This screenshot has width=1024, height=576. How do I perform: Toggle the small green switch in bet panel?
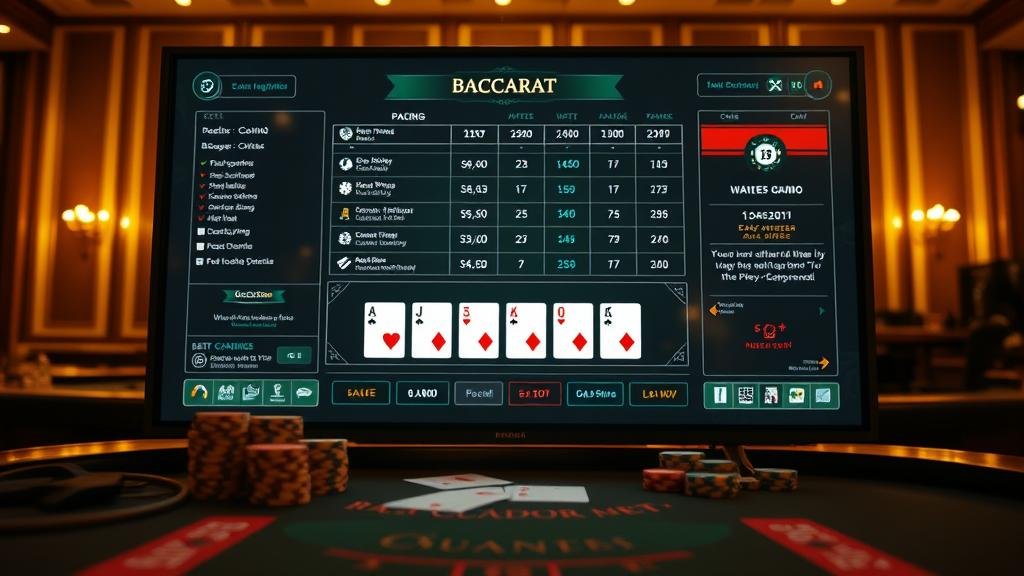tap(294, 354)
